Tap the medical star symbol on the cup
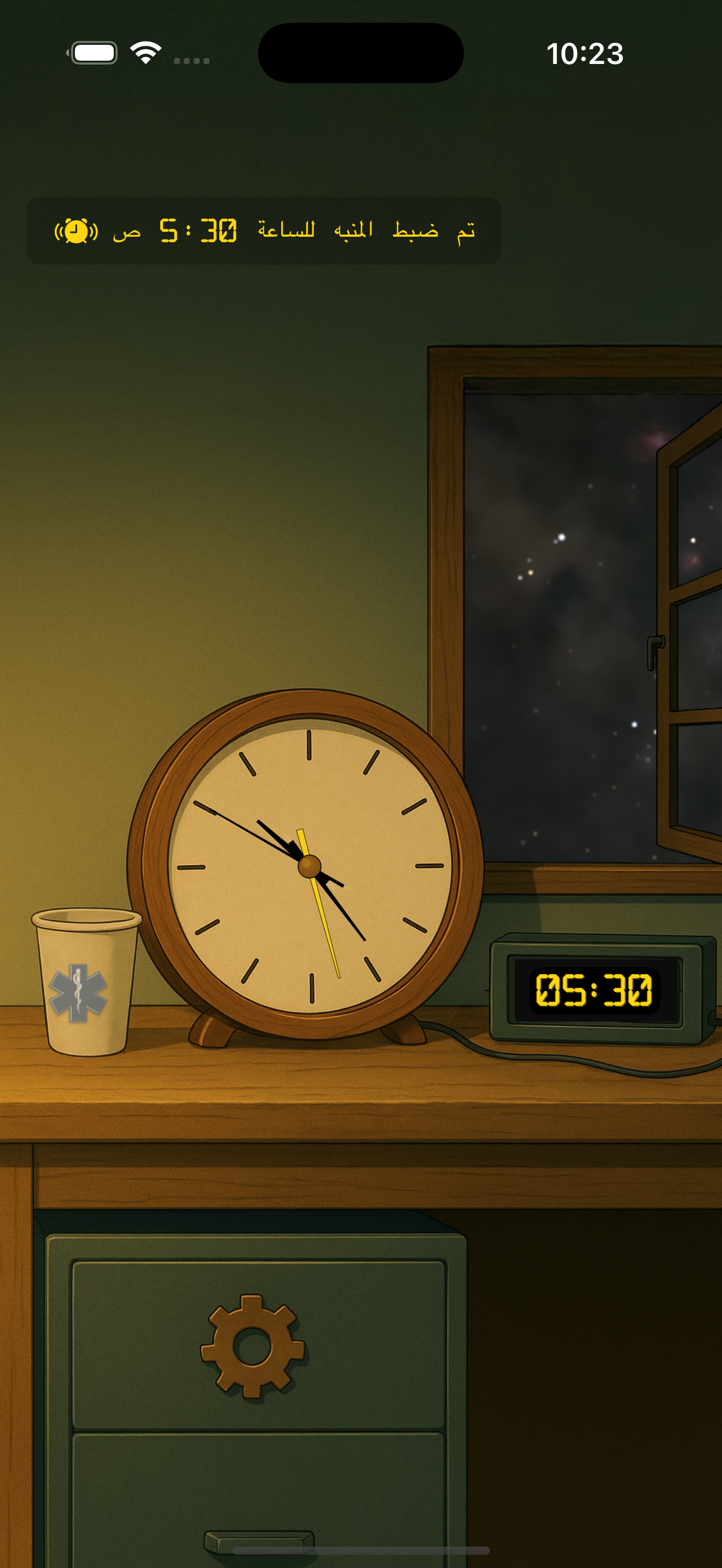 click(x=79, y=992)
